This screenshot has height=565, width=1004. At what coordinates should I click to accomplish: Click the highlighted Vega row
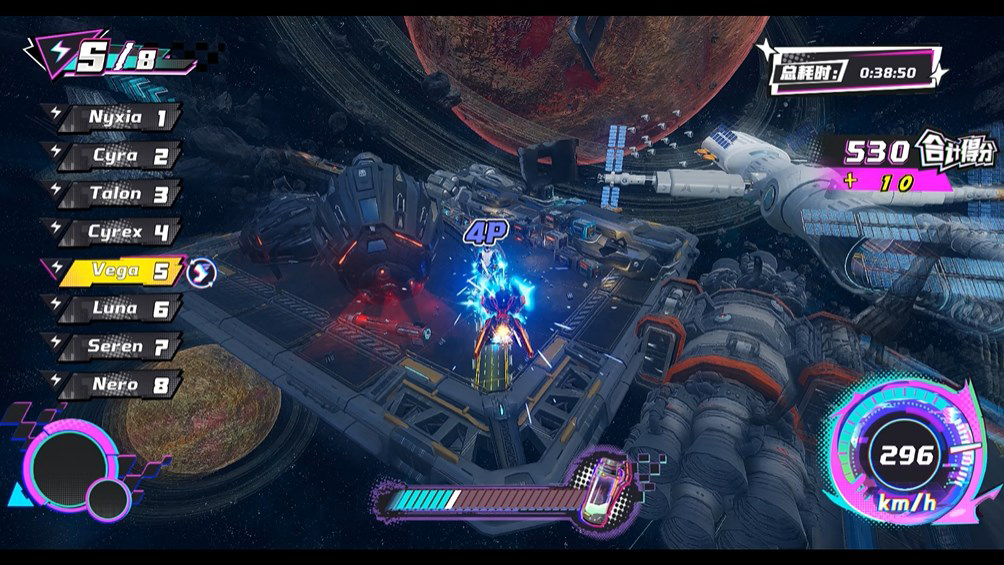(x=118, y=270)
